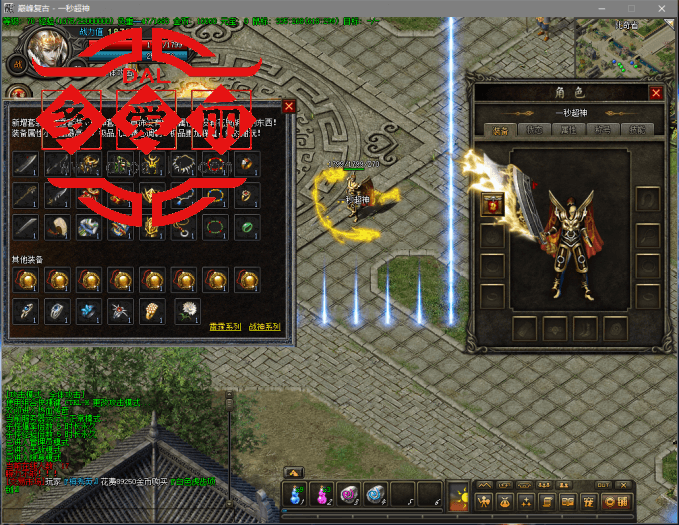
Task: Use the blue potion in hotbar slot 1
Action: 297,493
